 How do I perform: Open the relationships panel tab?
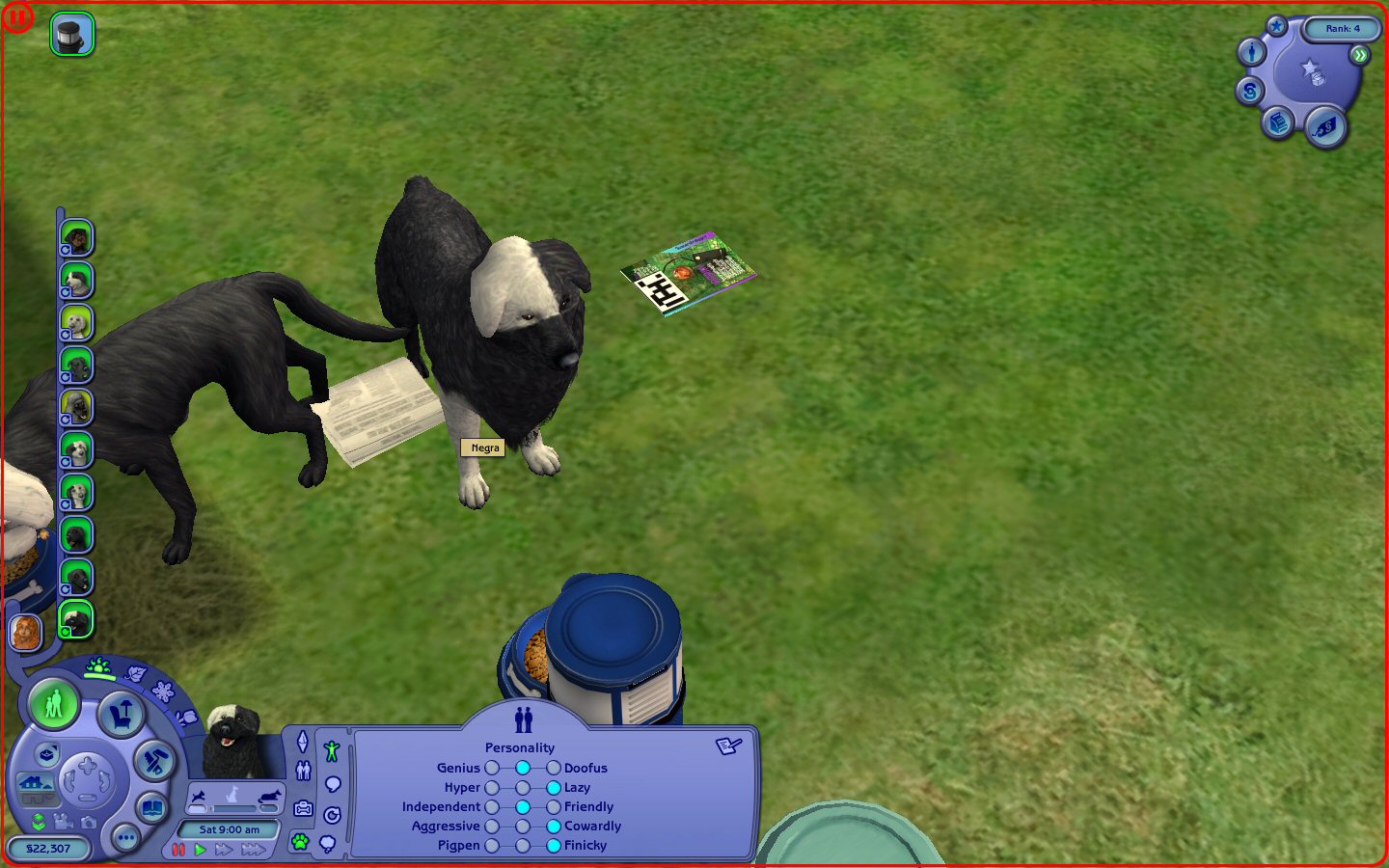[304, 771]
